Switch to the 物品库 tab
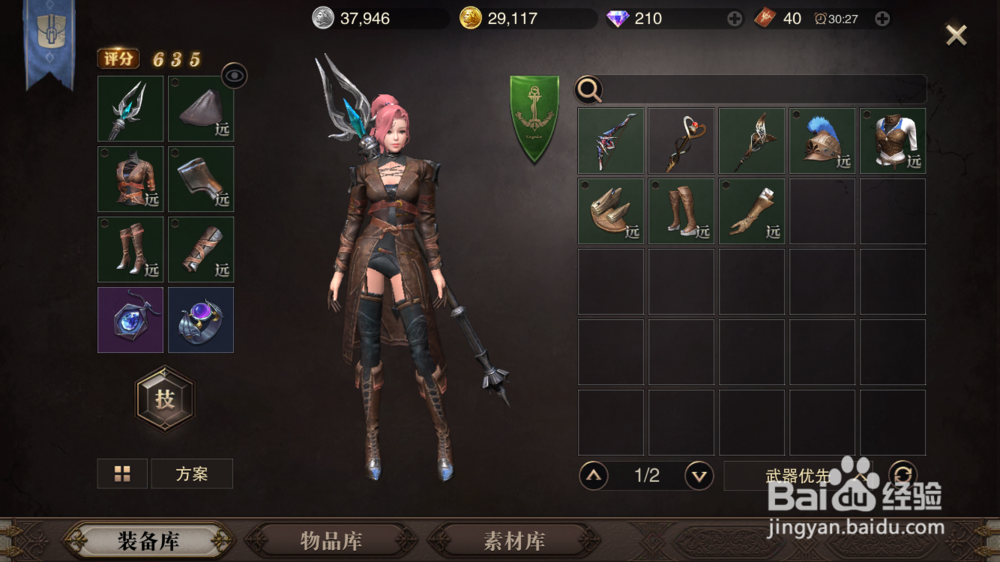Screen dimensions: 1000x562 click(331, 541)
